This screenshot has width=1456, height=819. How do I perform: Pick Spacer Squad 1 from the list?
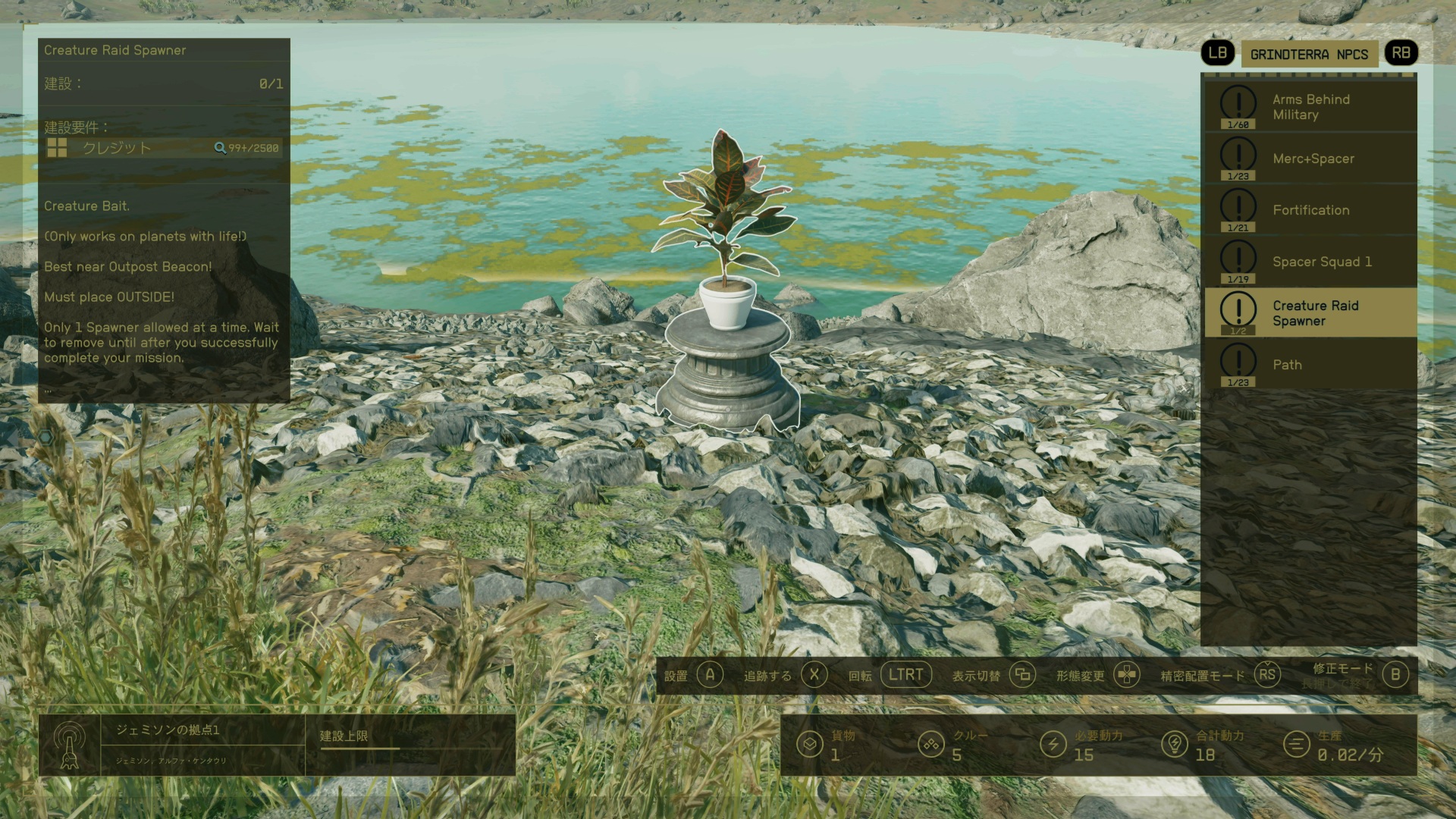pyautogui.click(x=1310, y=262)
